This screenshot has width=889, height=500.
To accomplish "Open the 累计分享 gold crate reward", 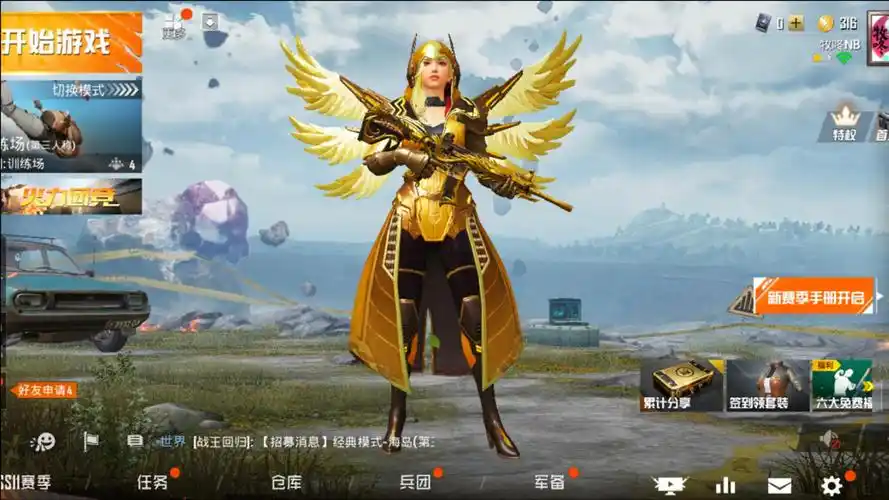I will 681,385.
